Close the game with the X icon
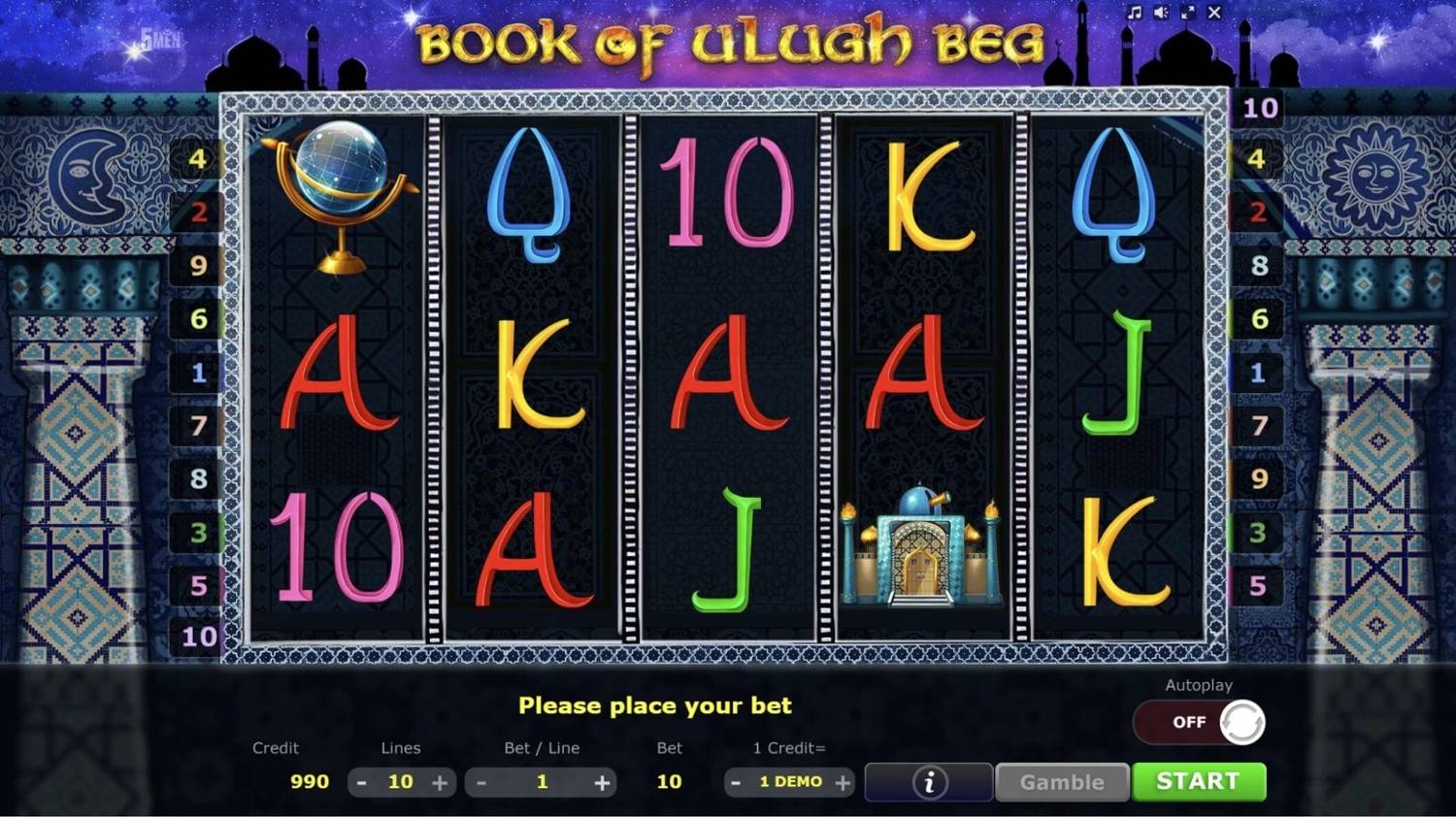Viewport: 1456px width, 817px height. pos(1214,14)
